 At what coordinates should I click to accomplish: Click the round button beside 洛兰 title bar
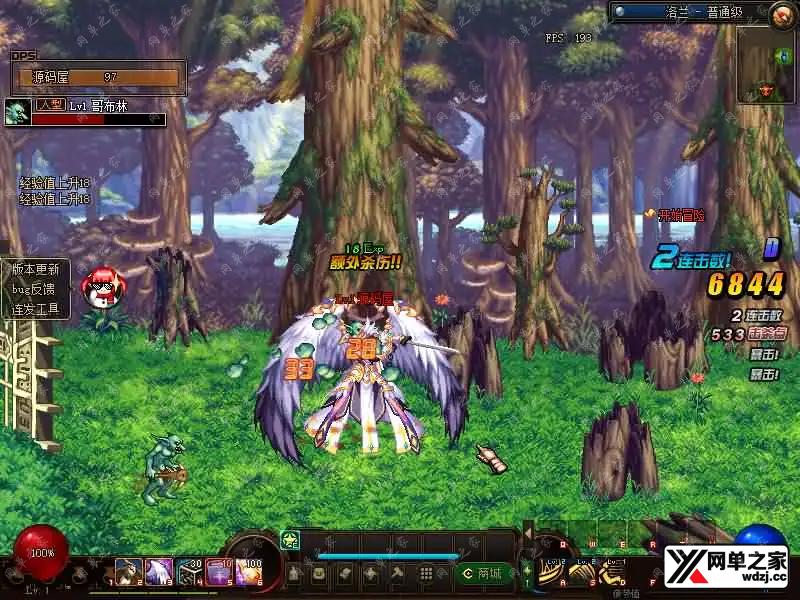click(782, 14)
